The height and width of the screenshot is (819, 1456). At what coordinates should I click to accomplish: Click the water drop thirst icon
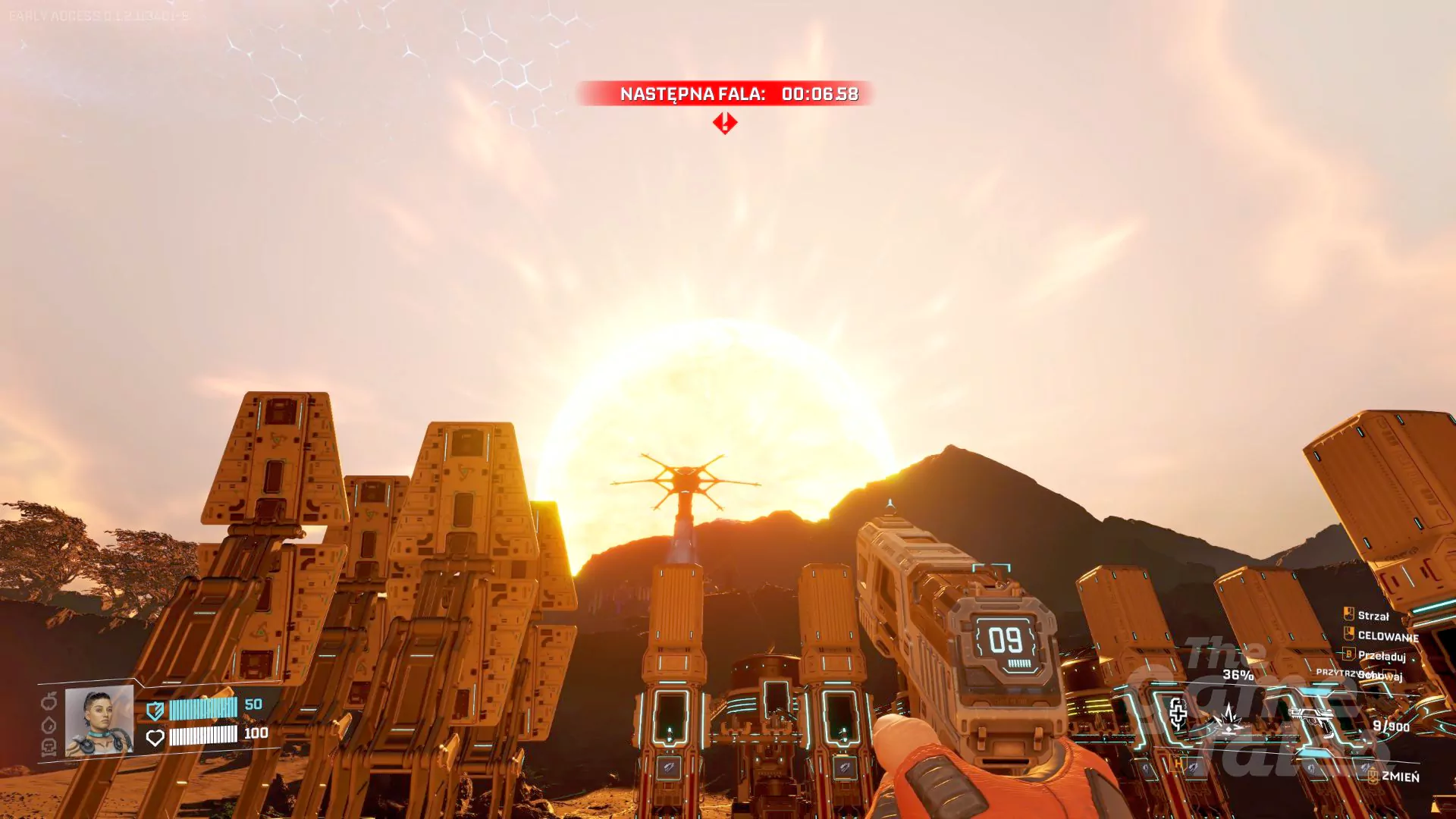tap(49, 725)
